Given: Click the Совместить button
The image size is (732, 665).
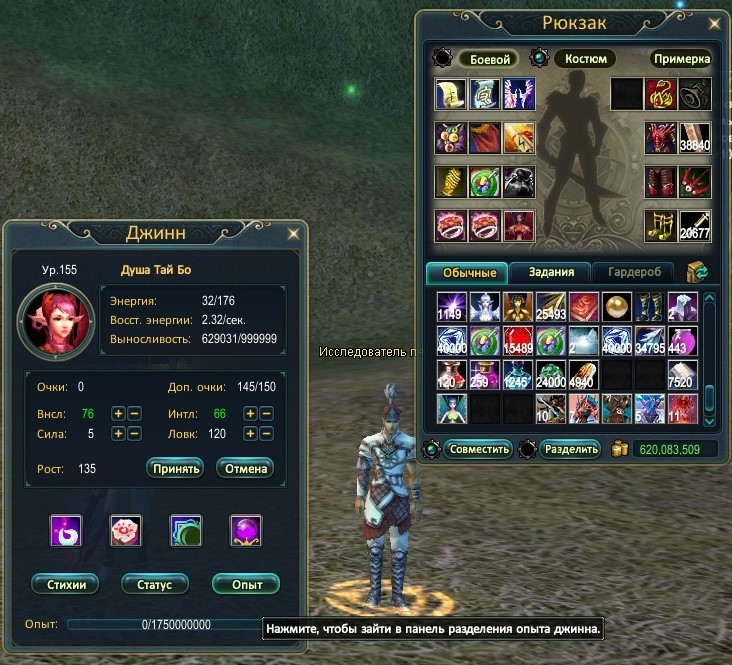Looking at the screenshot, I should click(x=478, y=449).
